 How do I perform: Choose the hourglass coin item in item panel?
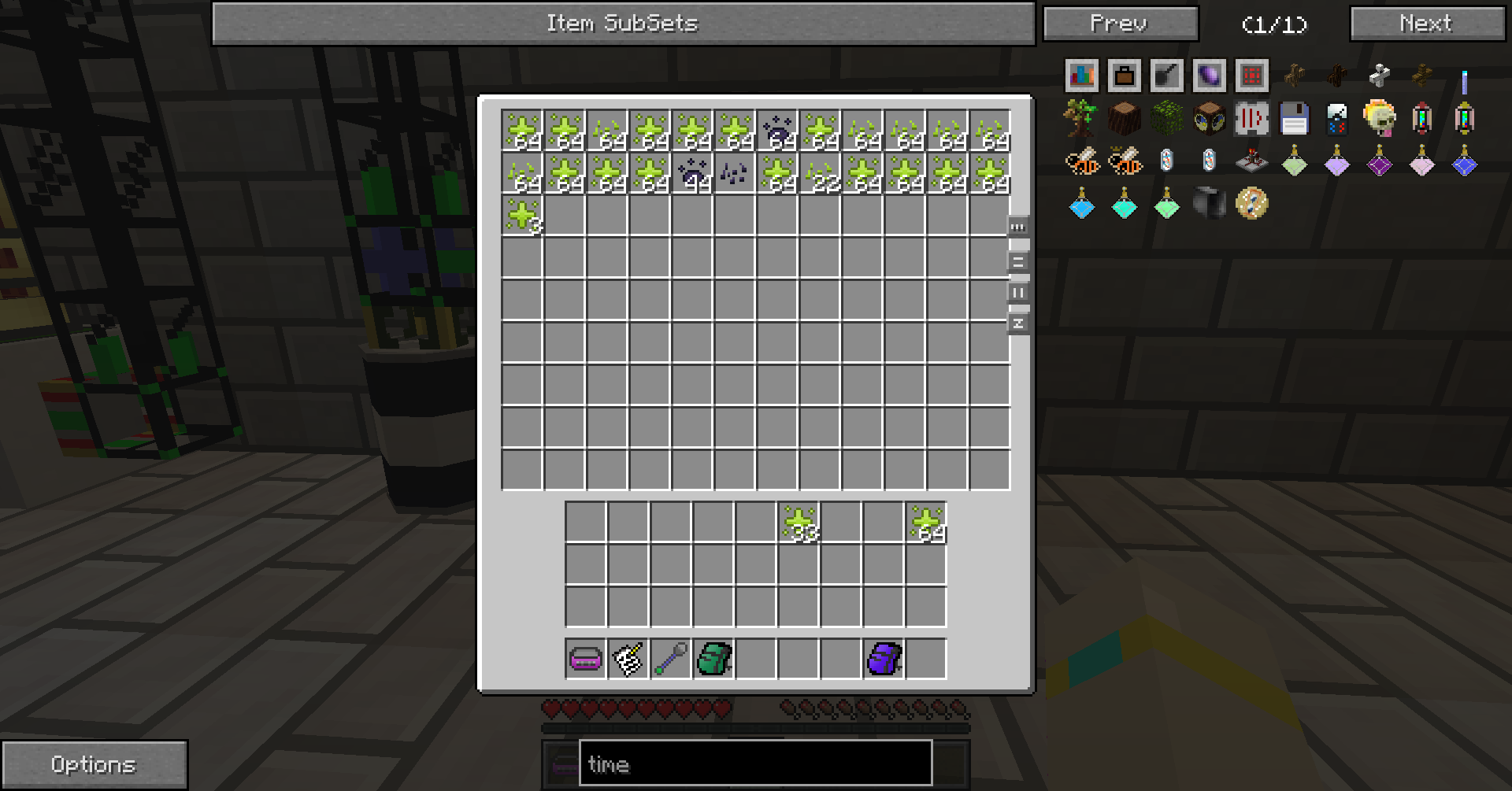point(1251,205)
